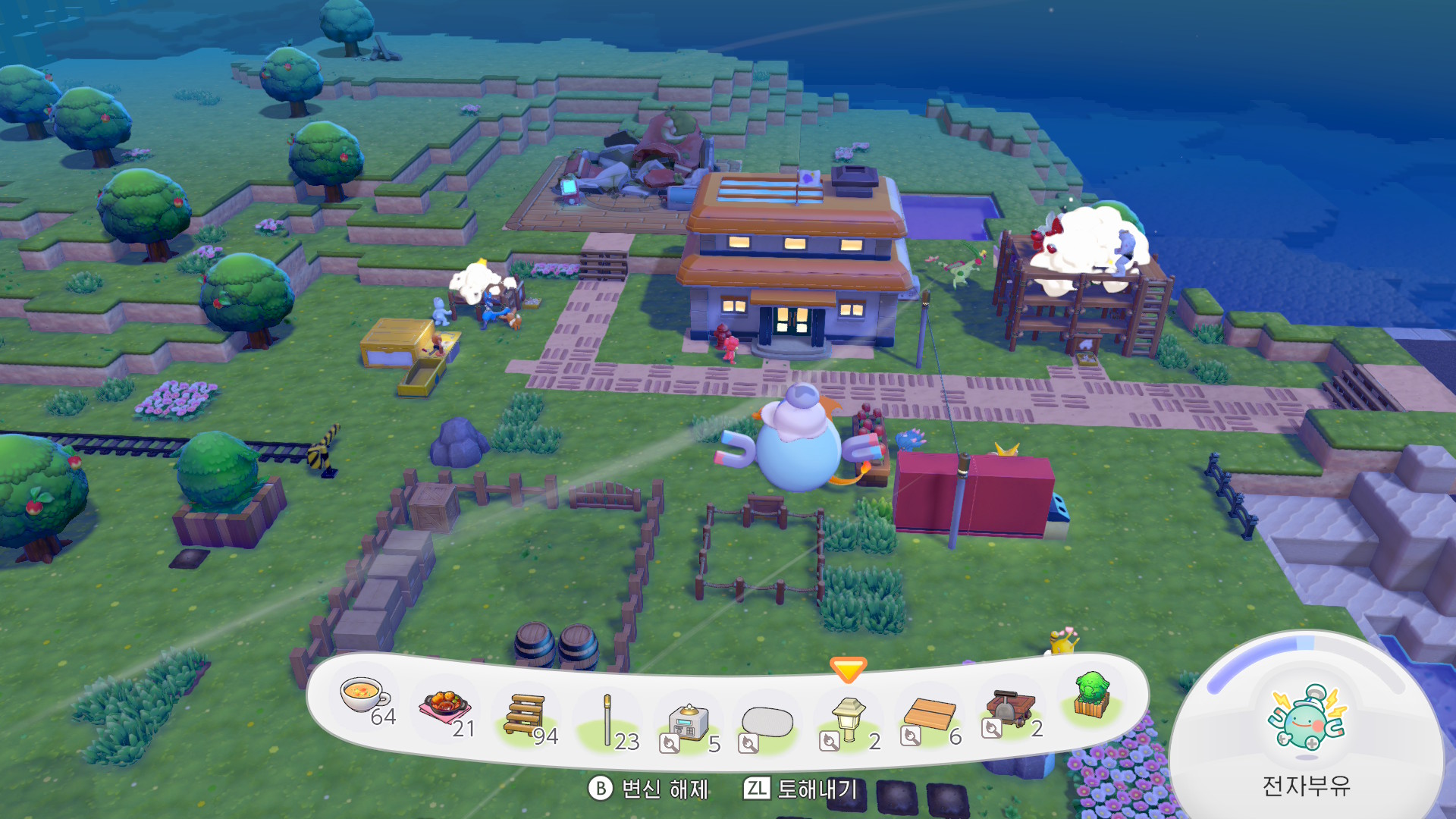Pick the thin pole item slot

coord(607,720)
